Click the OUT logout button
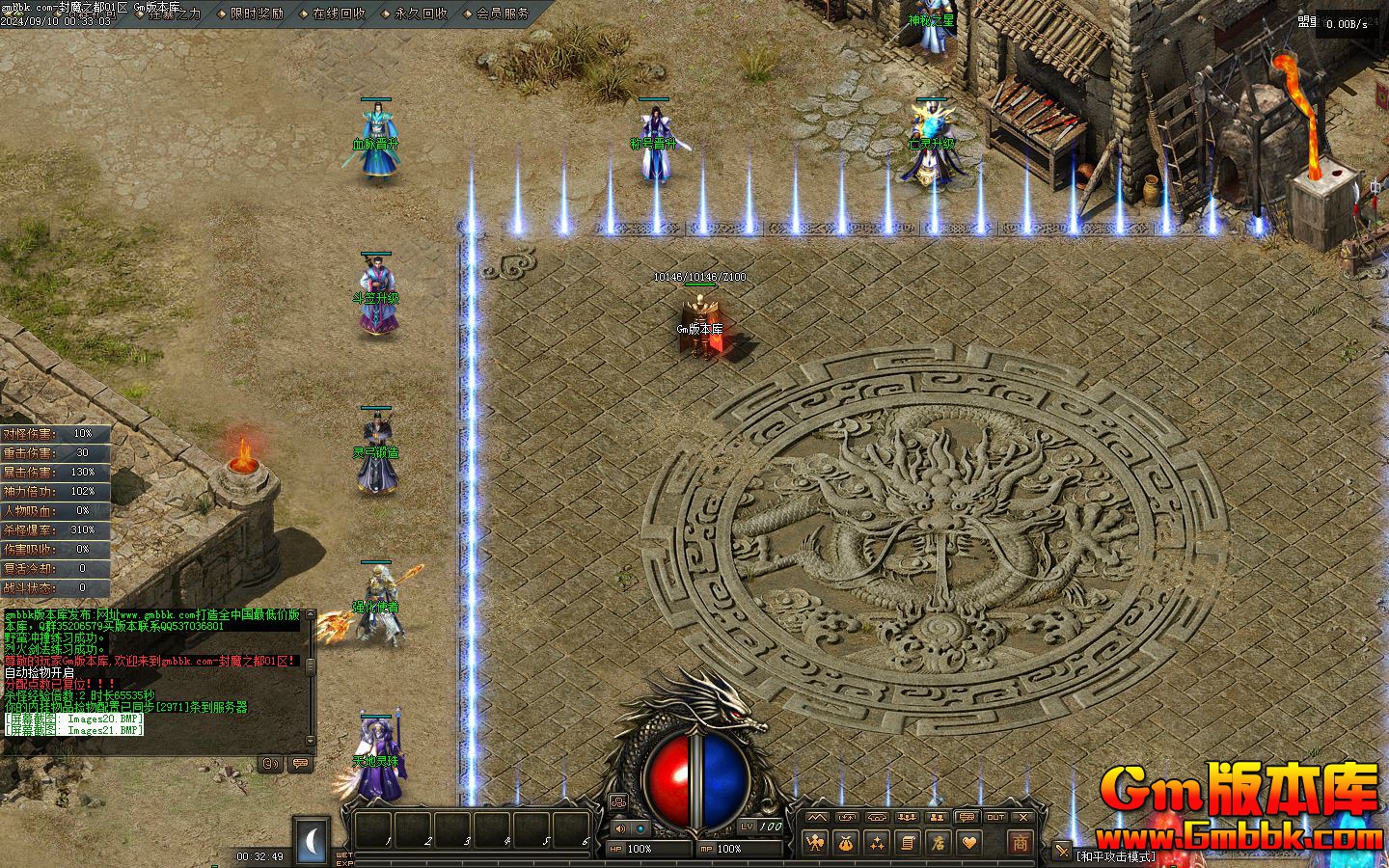 [x=995, y=817]
